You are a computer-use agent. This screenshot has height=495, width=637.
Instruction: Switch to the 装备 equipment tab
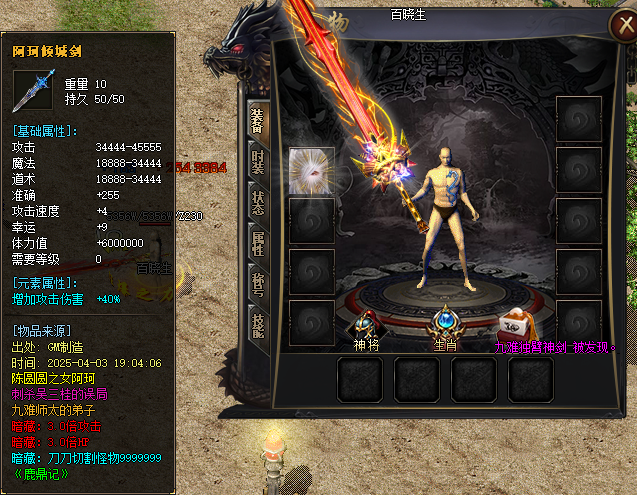[x=257, y=119]
